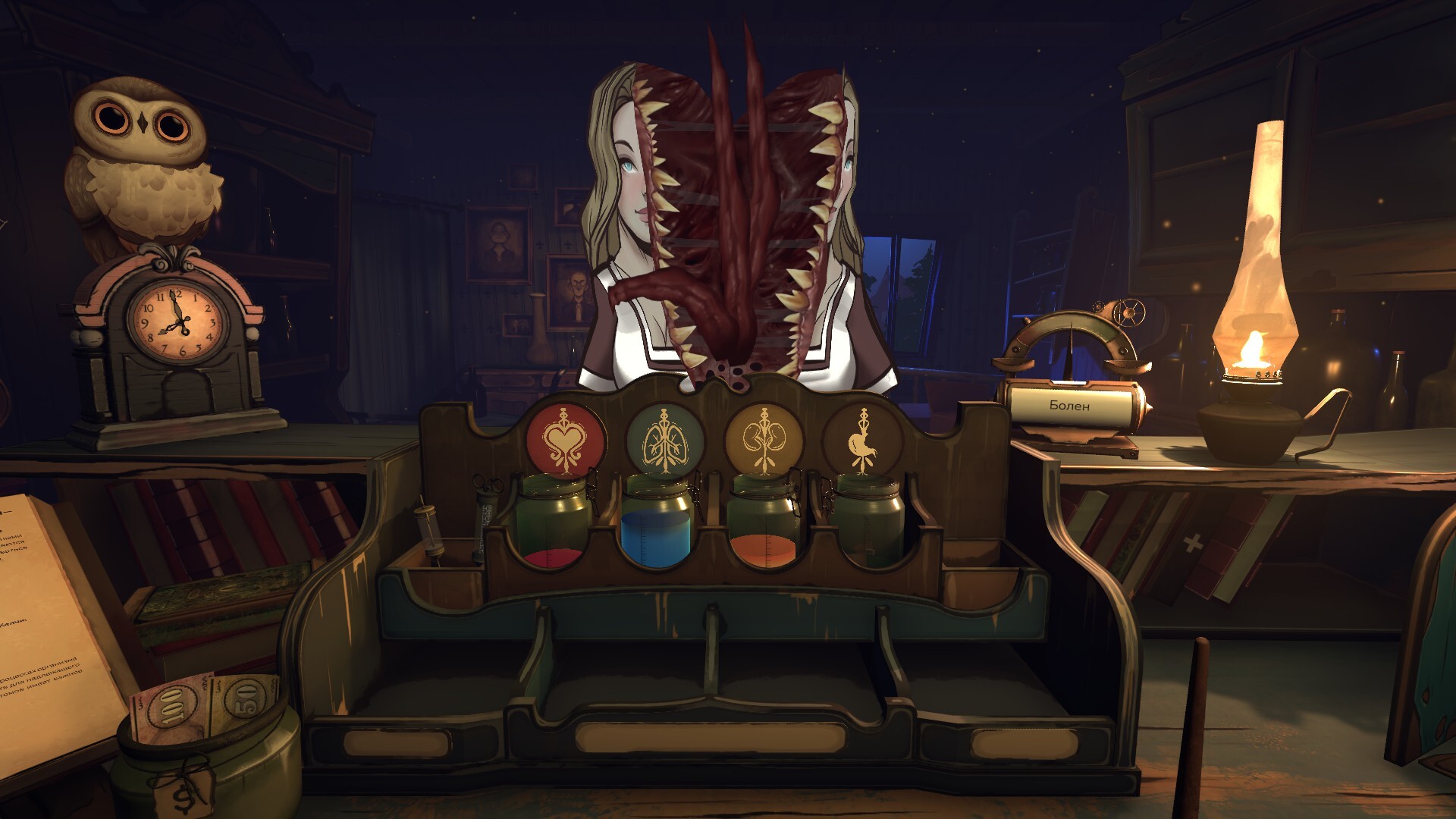Choose the jar with orange liquid
Image resolution: width=1456 pixels, height=819 pixels.
(x=764, y=525)
